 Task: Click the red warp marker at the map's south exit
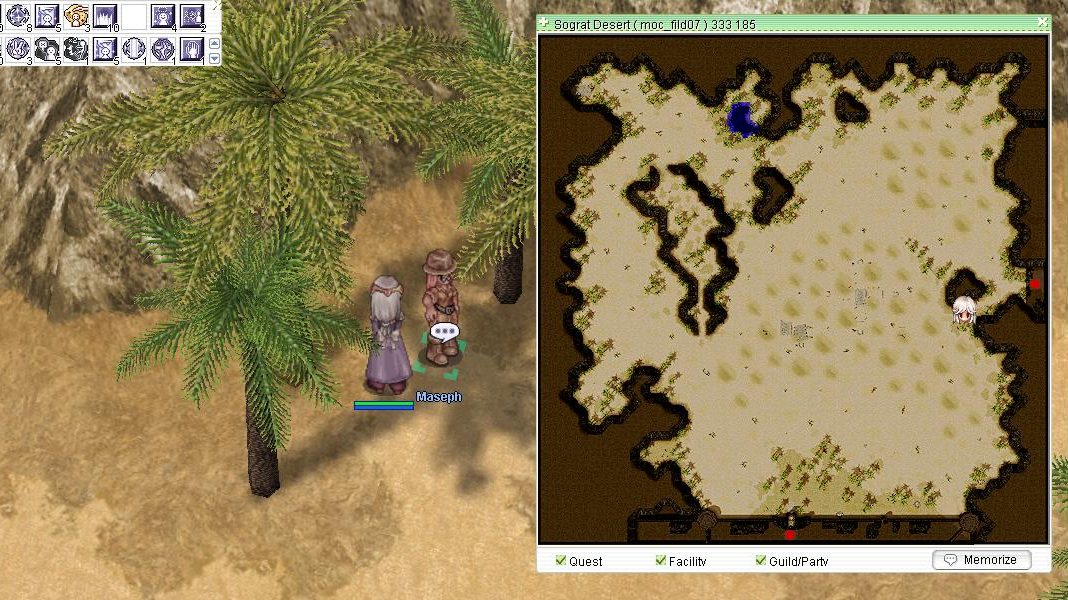(790, 535)
